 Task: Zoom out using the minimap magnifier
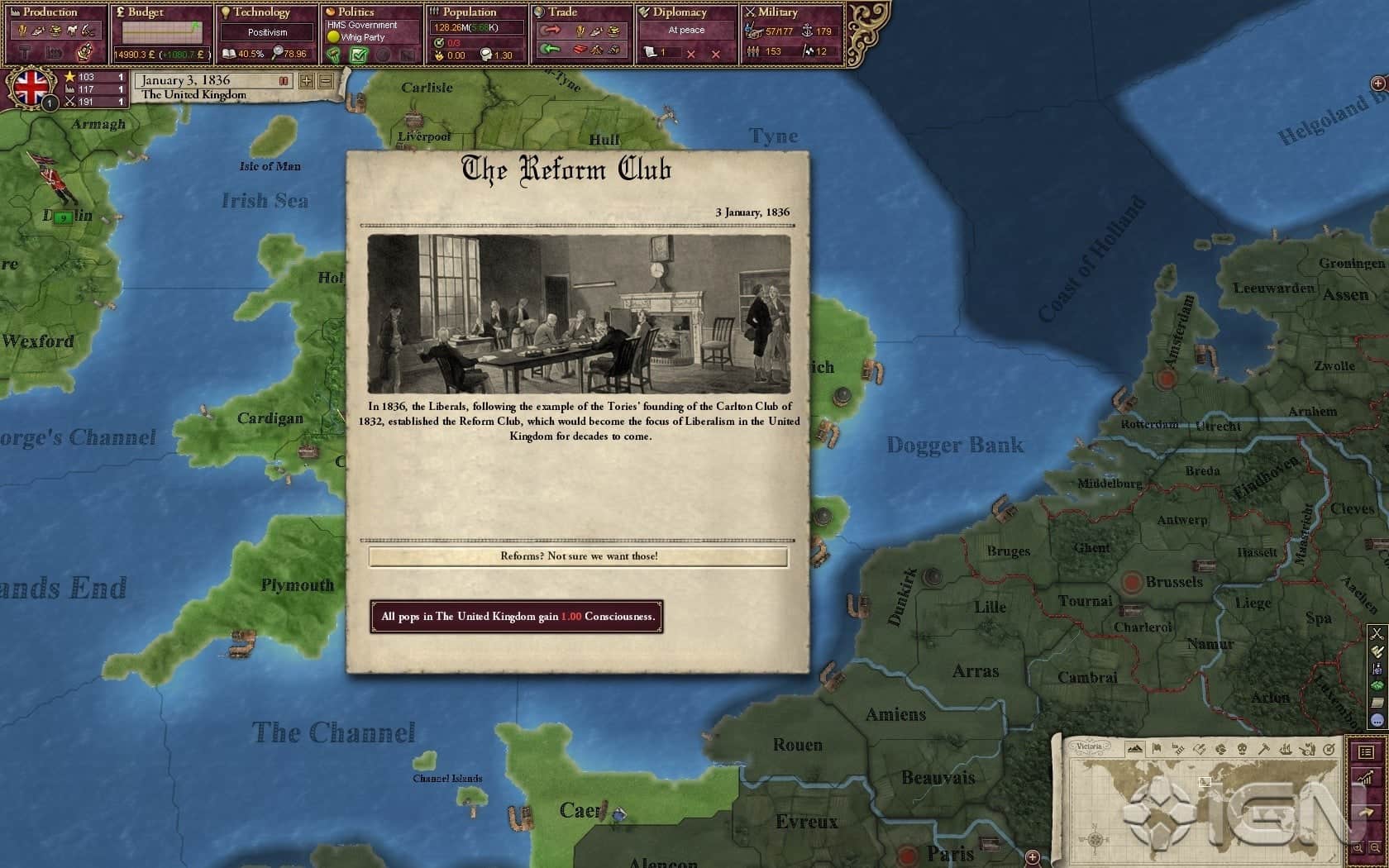click(x=1374, y=847)
